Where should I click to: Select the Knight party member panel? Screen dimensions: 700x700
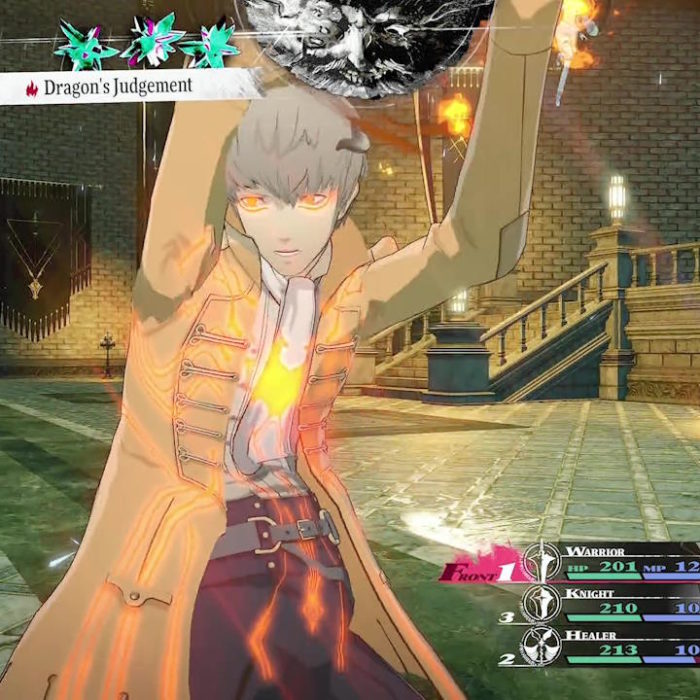[x=610, y=604]
